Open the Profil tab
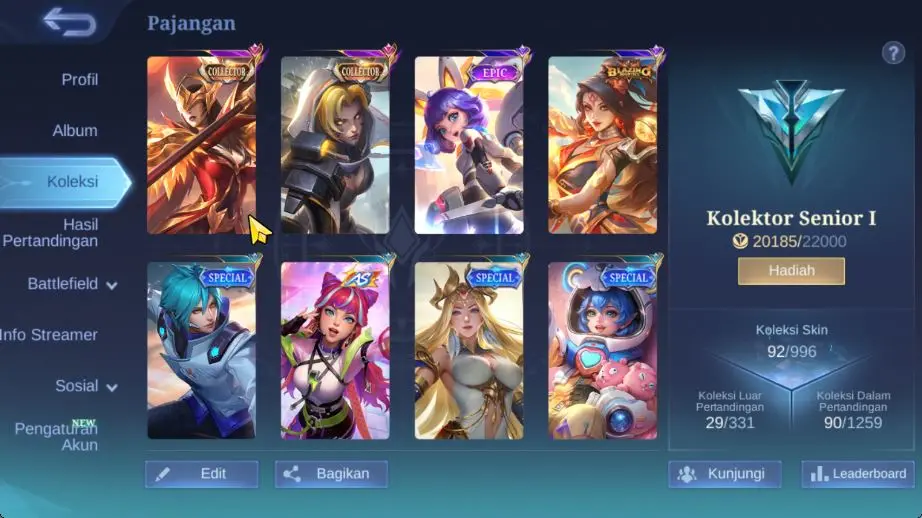922x518 pixels. pyautogui.click(x=79, y=79)
